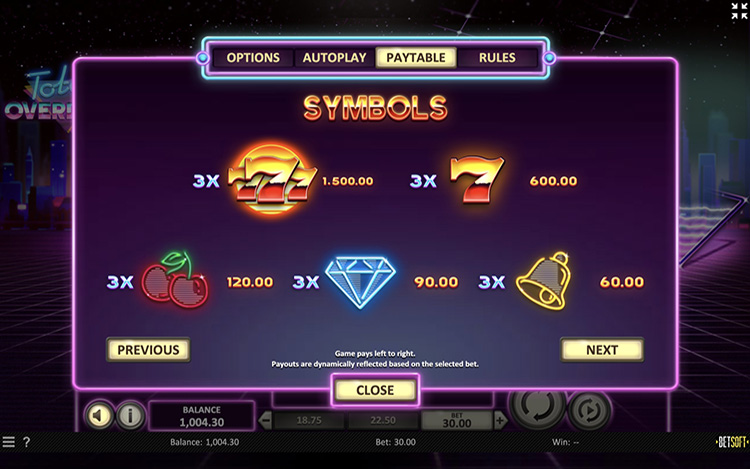The image size is (750, 469).
Task: Activate the autoplay spin button
Action: click(x=589, y=410)
